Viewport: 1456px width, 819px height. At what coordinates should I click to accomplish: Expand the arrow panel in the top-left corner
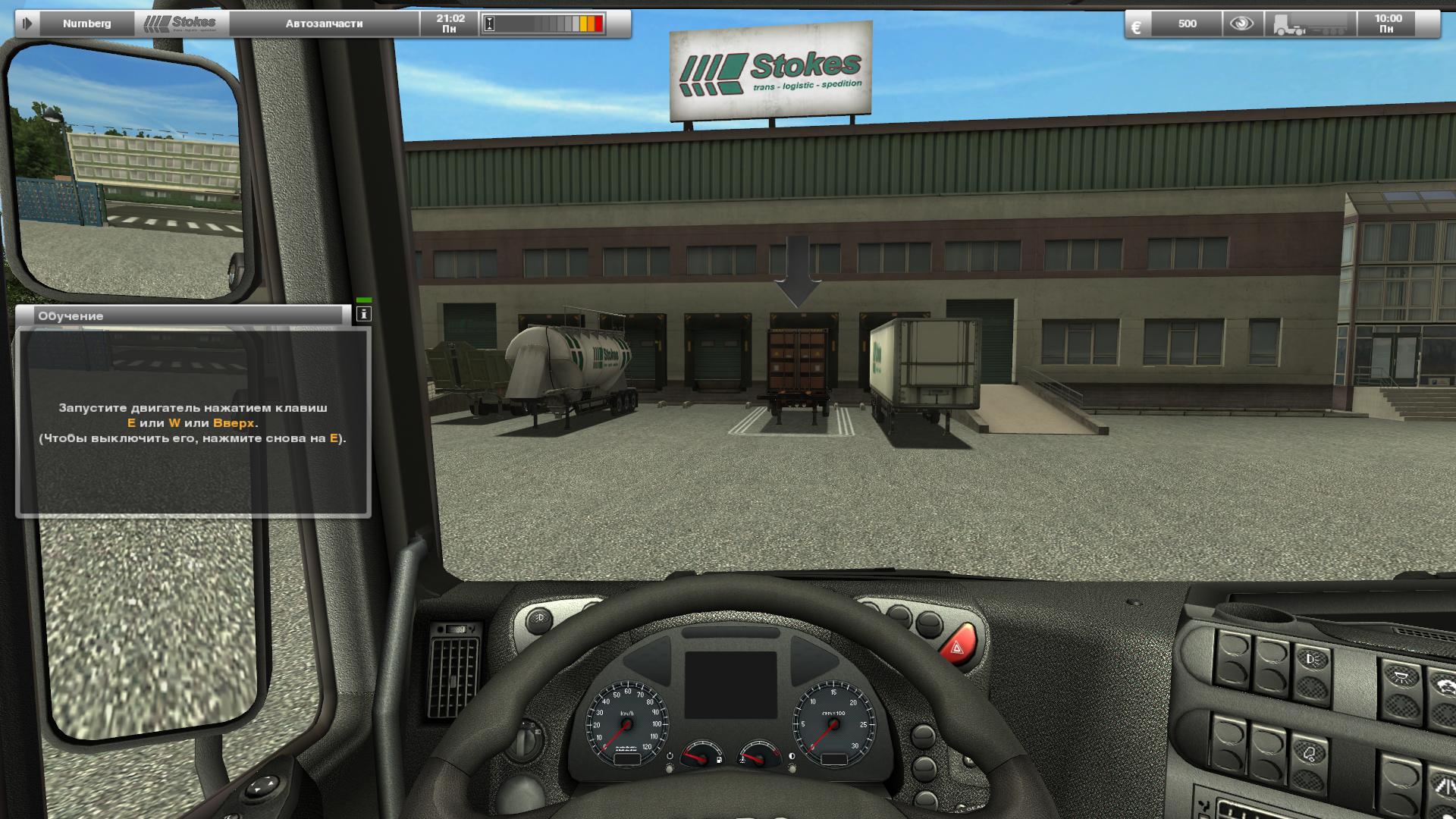(27, 23)
